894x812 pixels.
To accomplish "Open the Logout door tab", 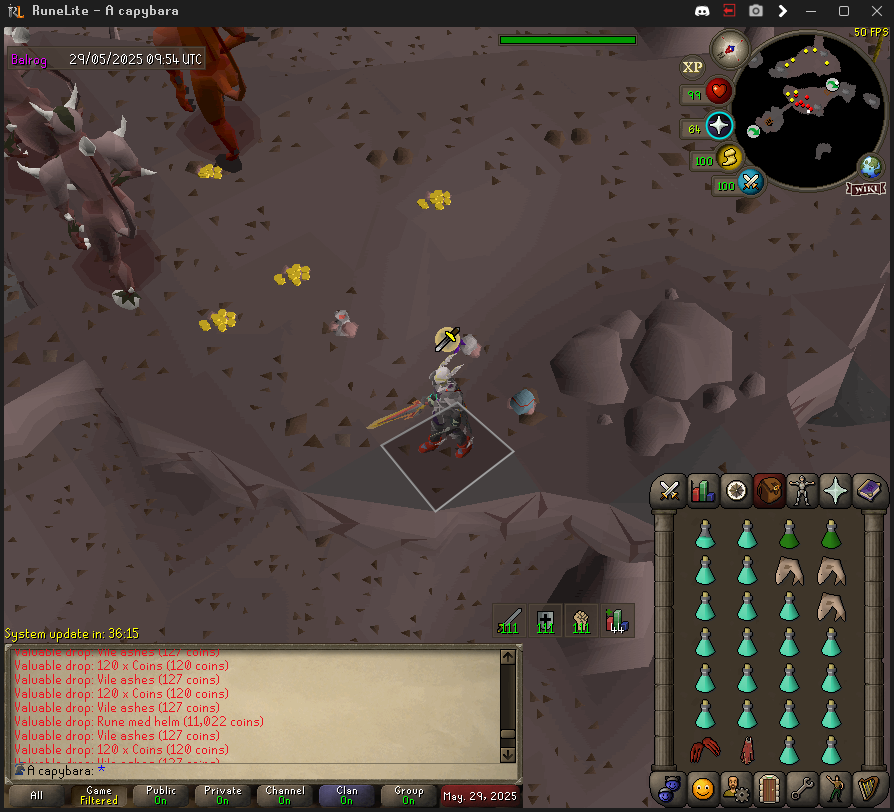I will pyautogui.click(x=768, y=788).
